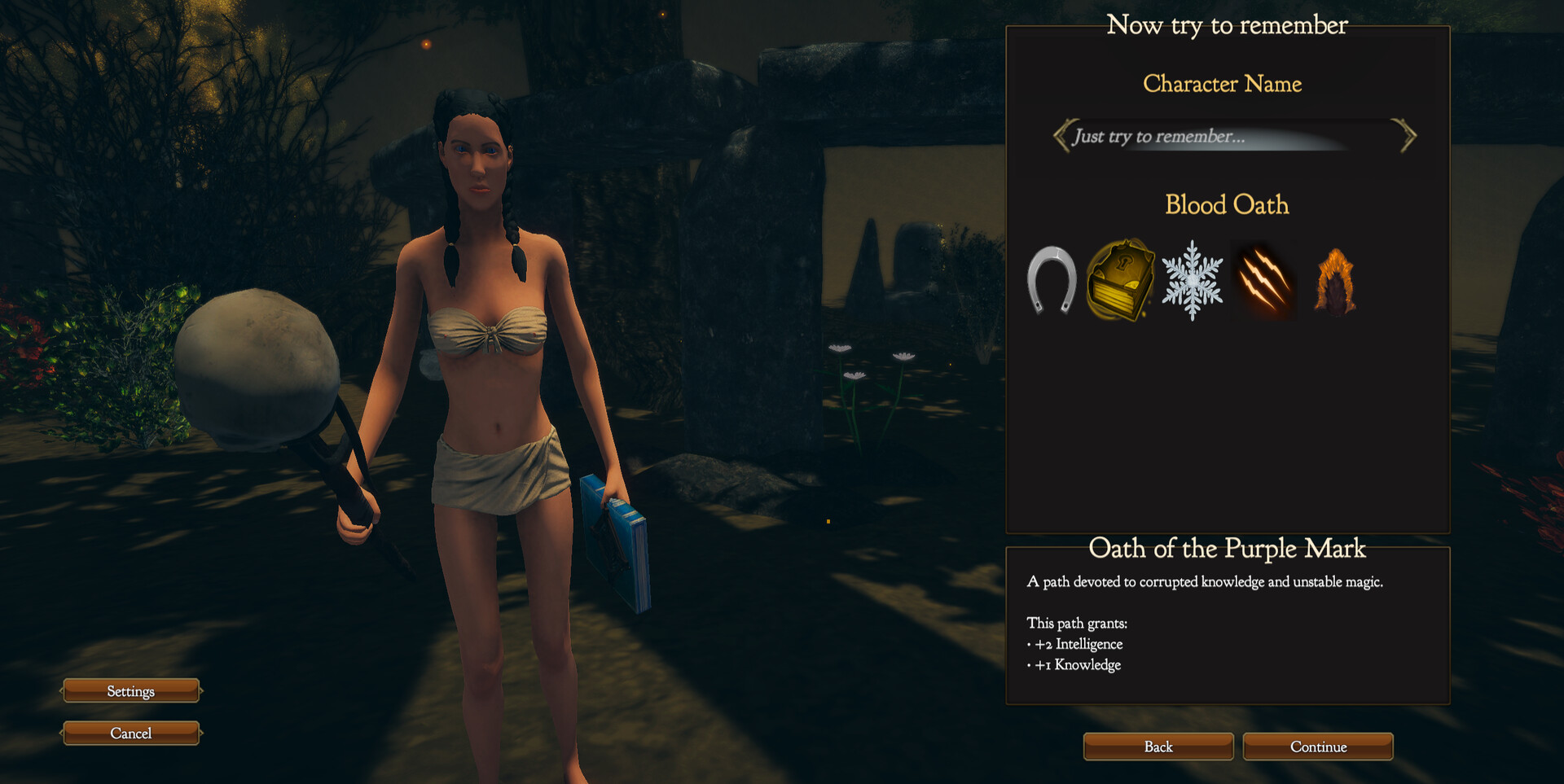
Task: Go Back to the previous step
Action: (1158, 747)
